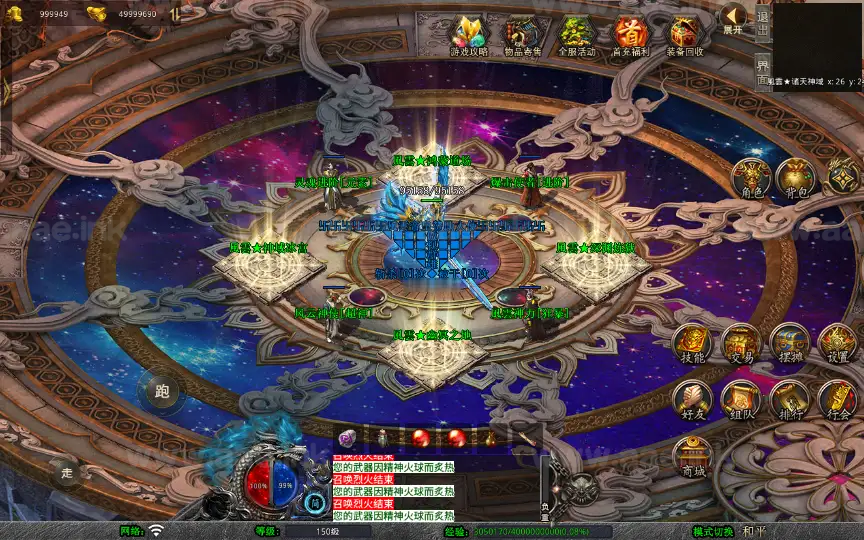Click the 界面 interface button
Screen dimensions: 864x540
pos(763,72)
